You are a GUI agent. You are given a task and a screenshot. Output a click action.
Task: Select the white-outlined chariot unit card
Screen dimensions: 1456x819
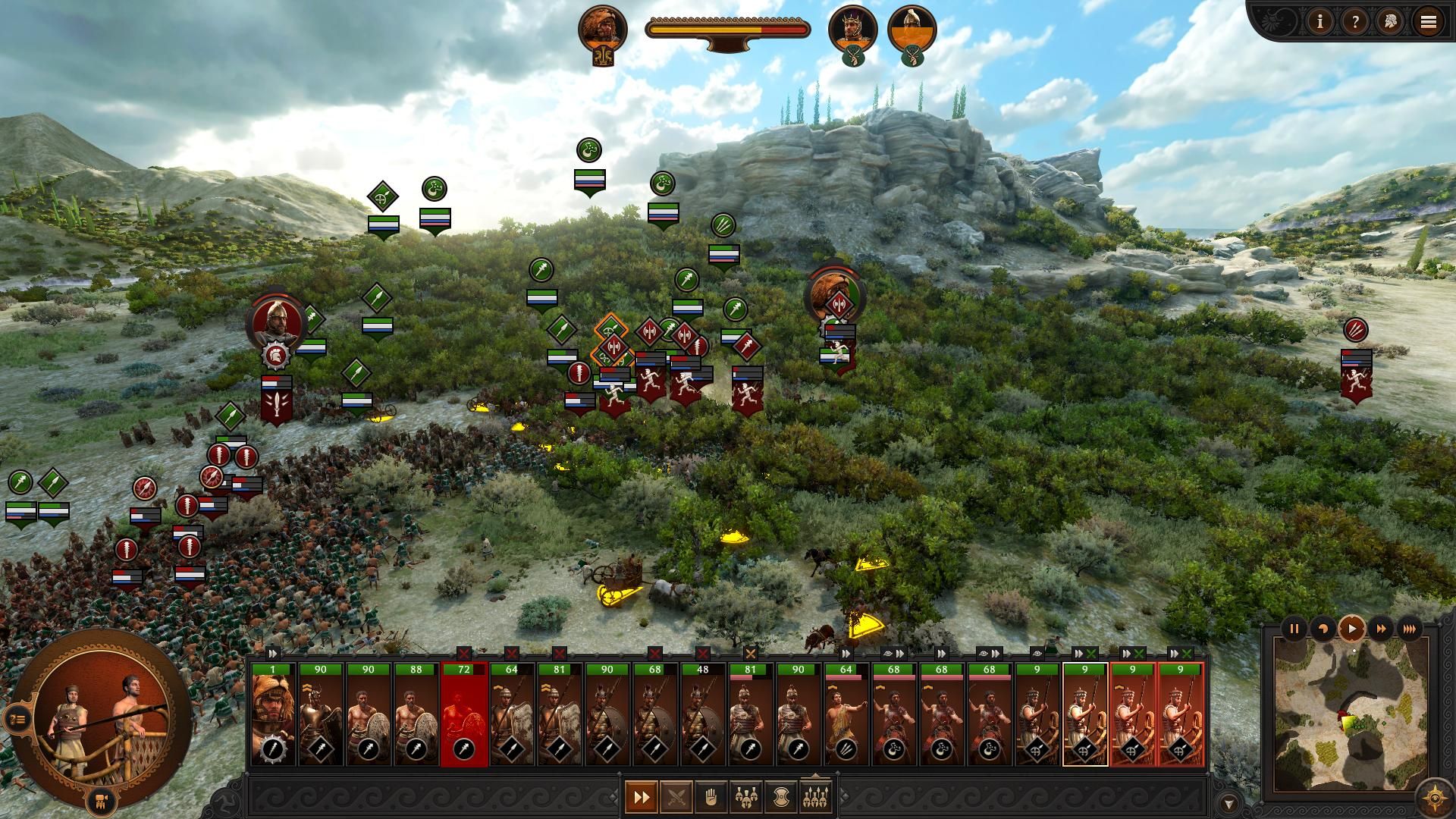[1084, 714]
